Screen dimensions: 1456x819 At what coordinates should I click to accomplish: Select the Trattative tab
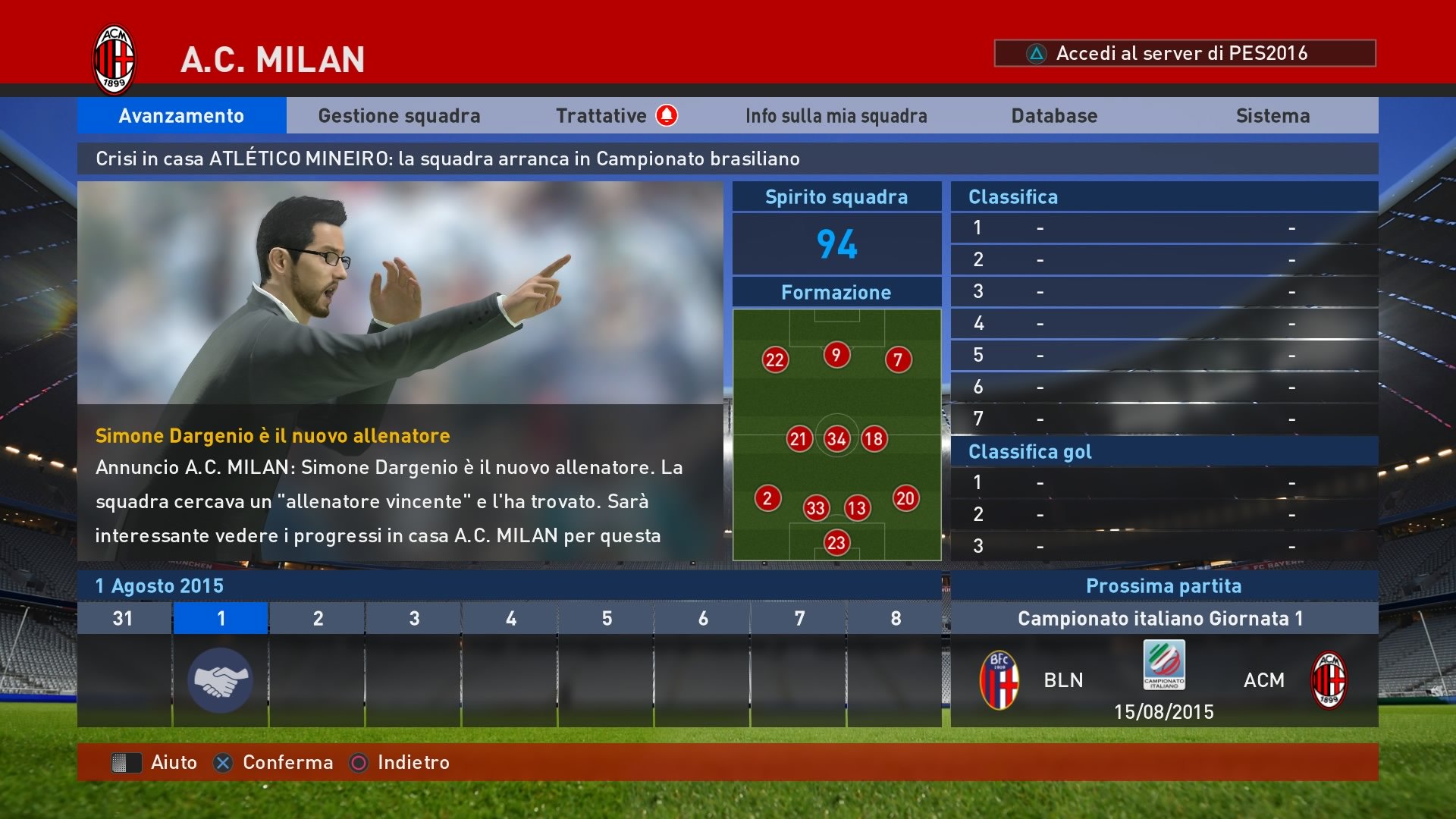coord(601,116)
